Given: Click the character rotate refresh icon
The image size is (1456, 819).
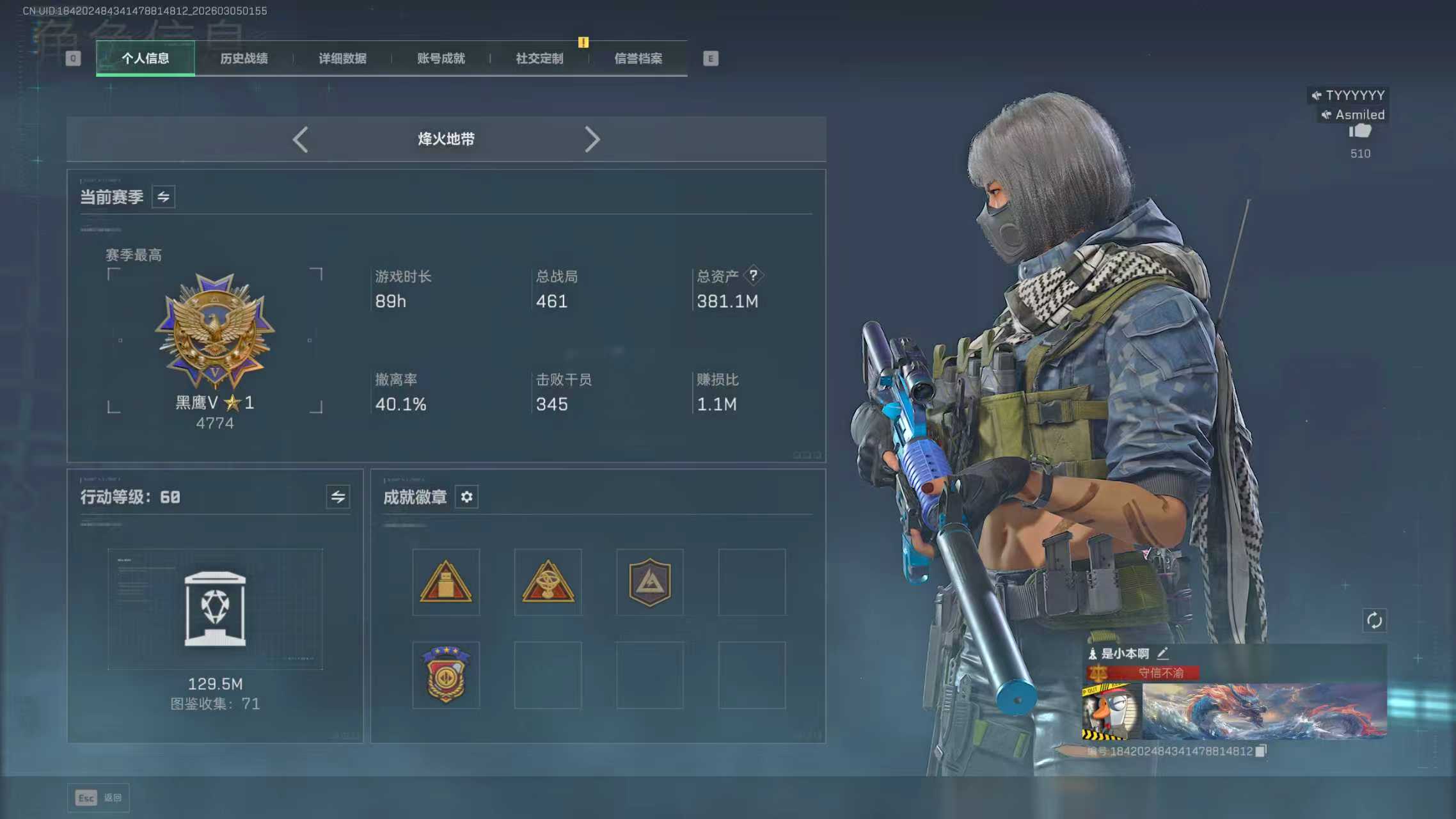Looking at the screenshot, I should 1375,620.
